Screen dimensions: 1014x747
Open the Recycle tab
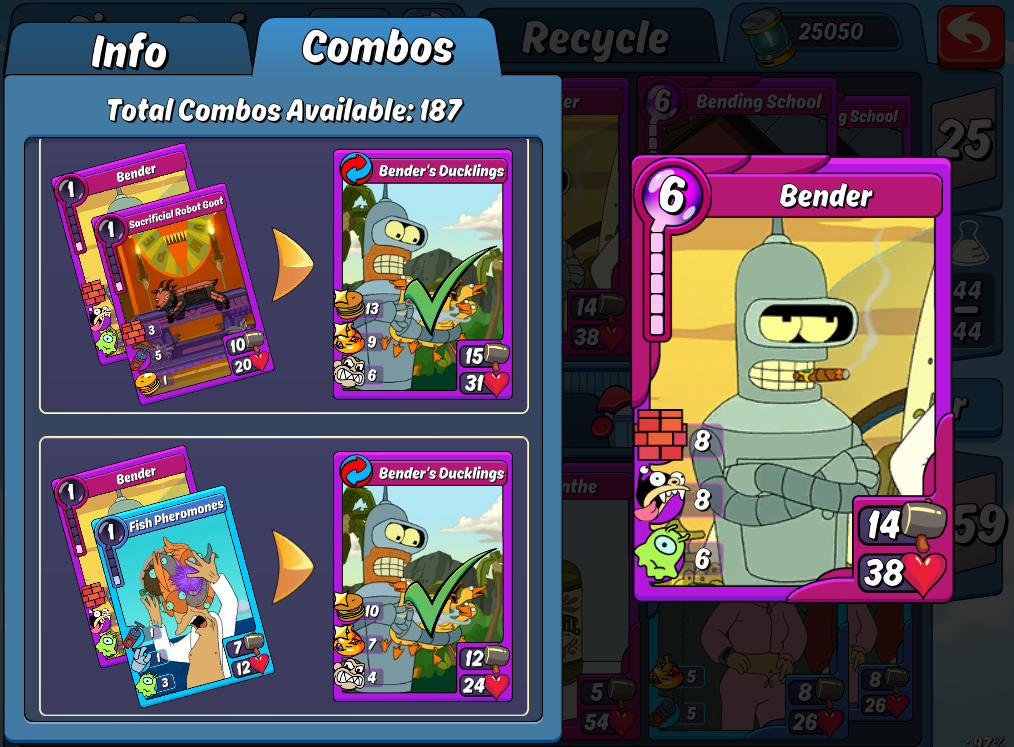point(595,40)
